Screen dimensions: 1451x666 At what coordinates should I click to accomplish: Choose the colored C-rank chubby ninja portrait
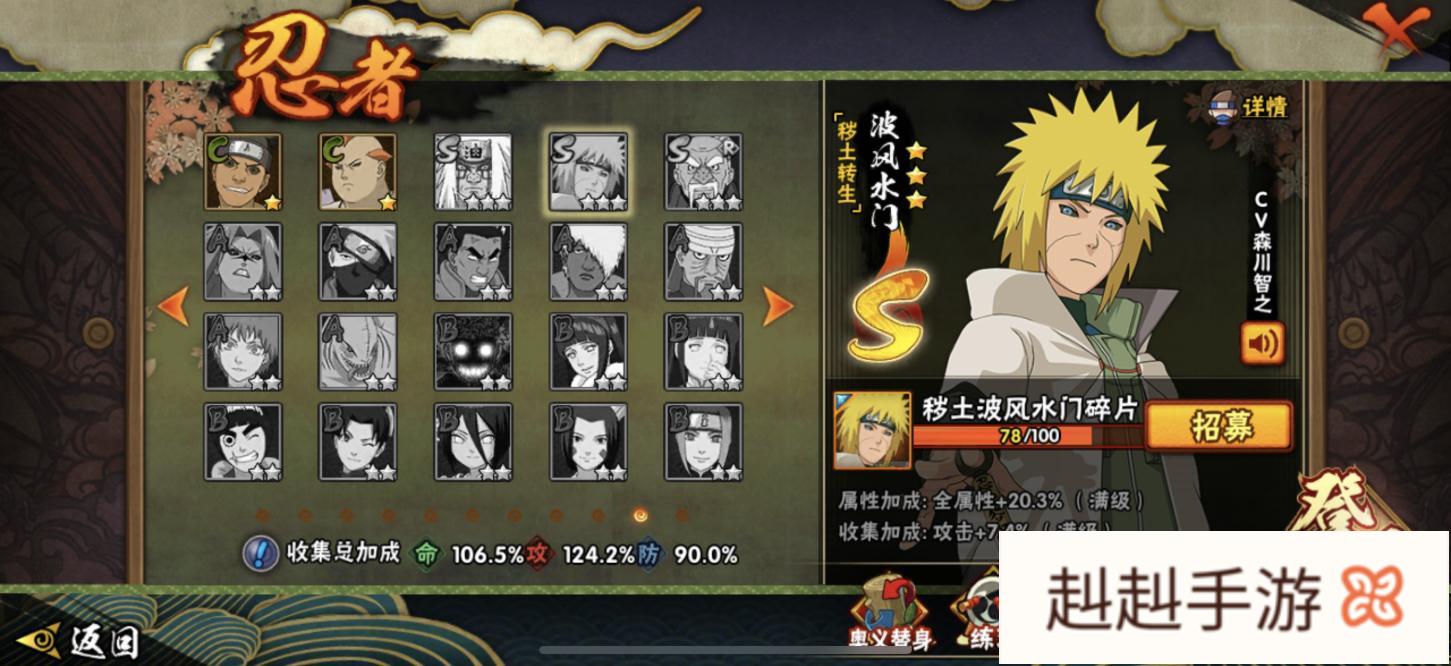coord(358,171)
